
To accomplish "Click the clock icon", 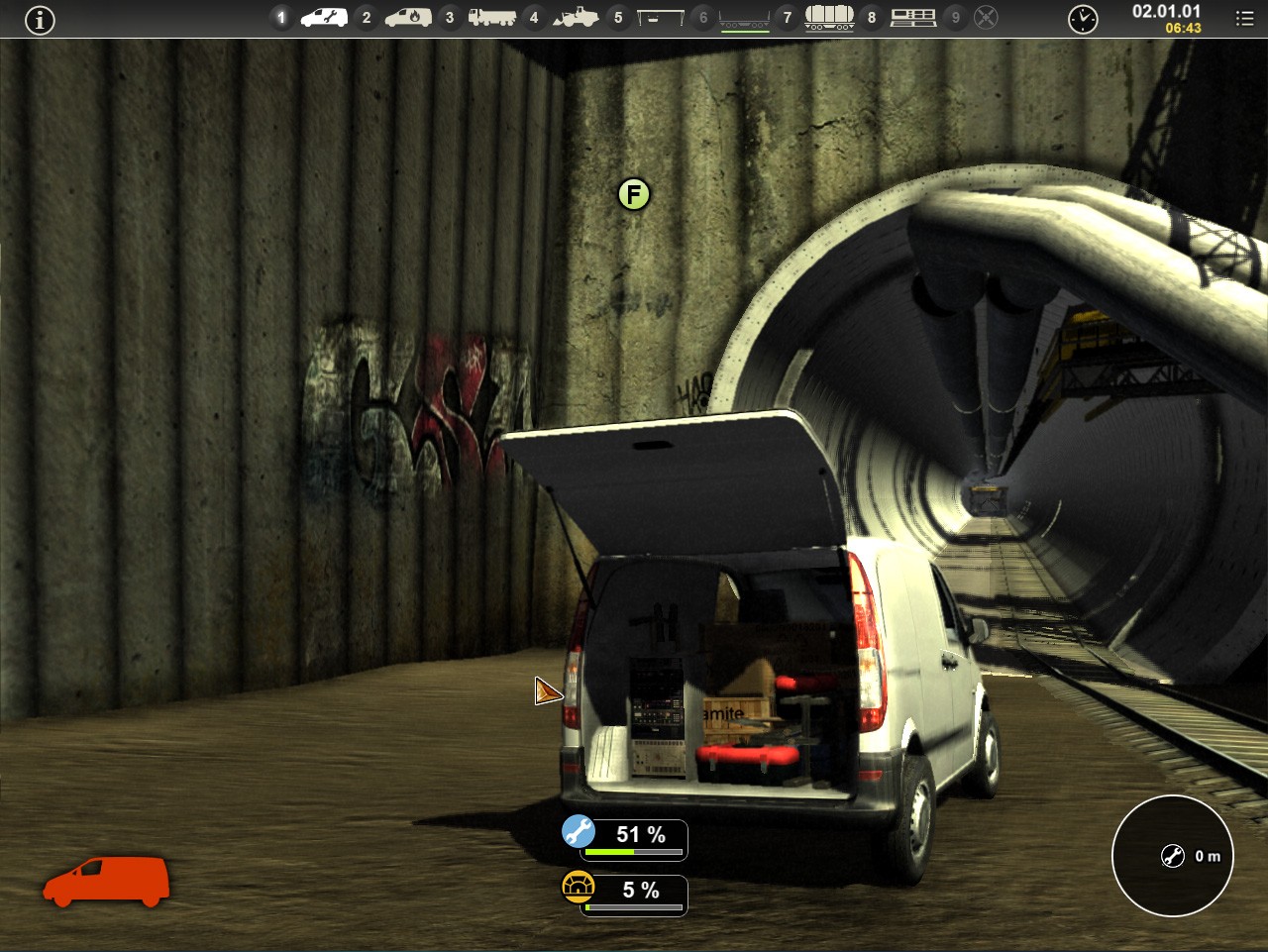I will (x=1083, y=19).
